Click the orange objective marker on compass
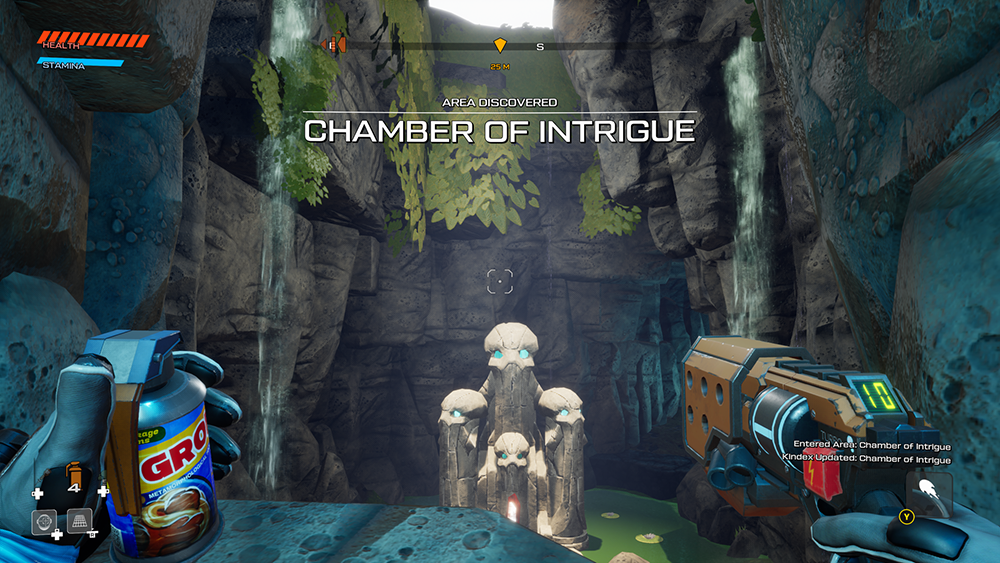The width and height of the screenshot is (1000, 563). (499, 45)
